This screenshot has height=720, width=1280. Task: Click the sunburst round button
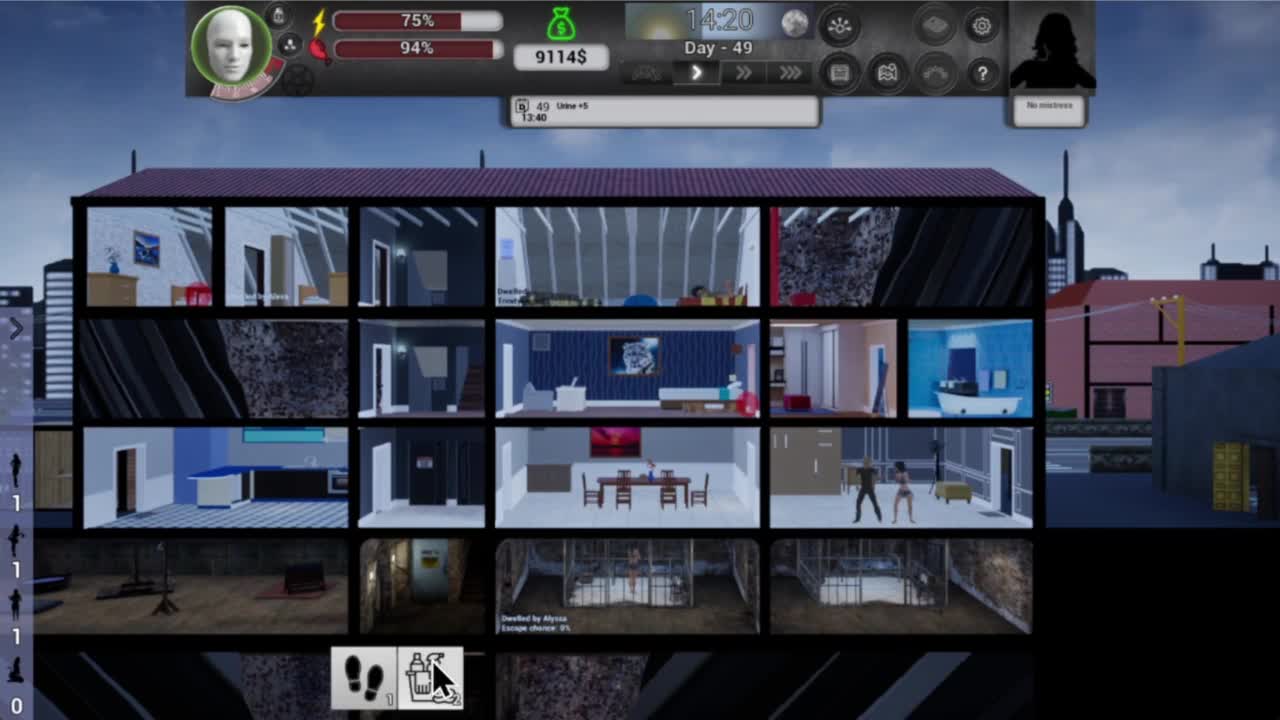(x=840, y=27)
